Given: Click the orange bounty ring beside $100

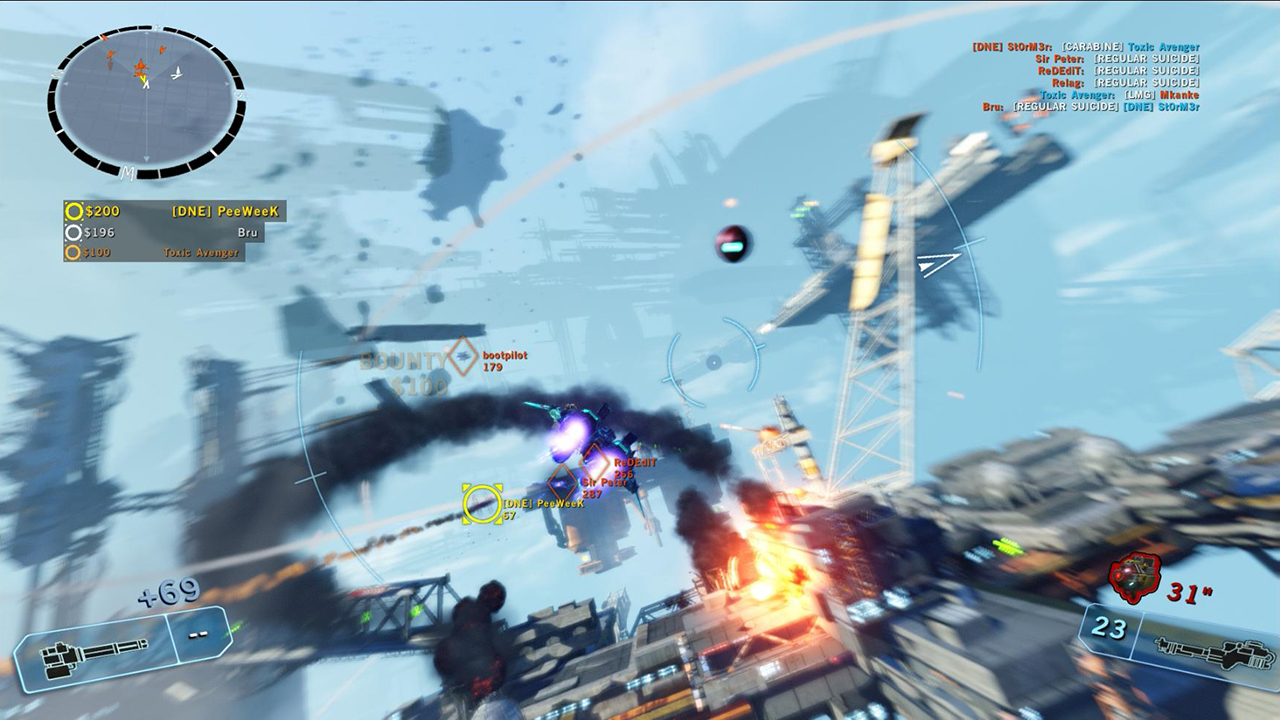Looking at the screenshot, I should [x=72, y=253].
